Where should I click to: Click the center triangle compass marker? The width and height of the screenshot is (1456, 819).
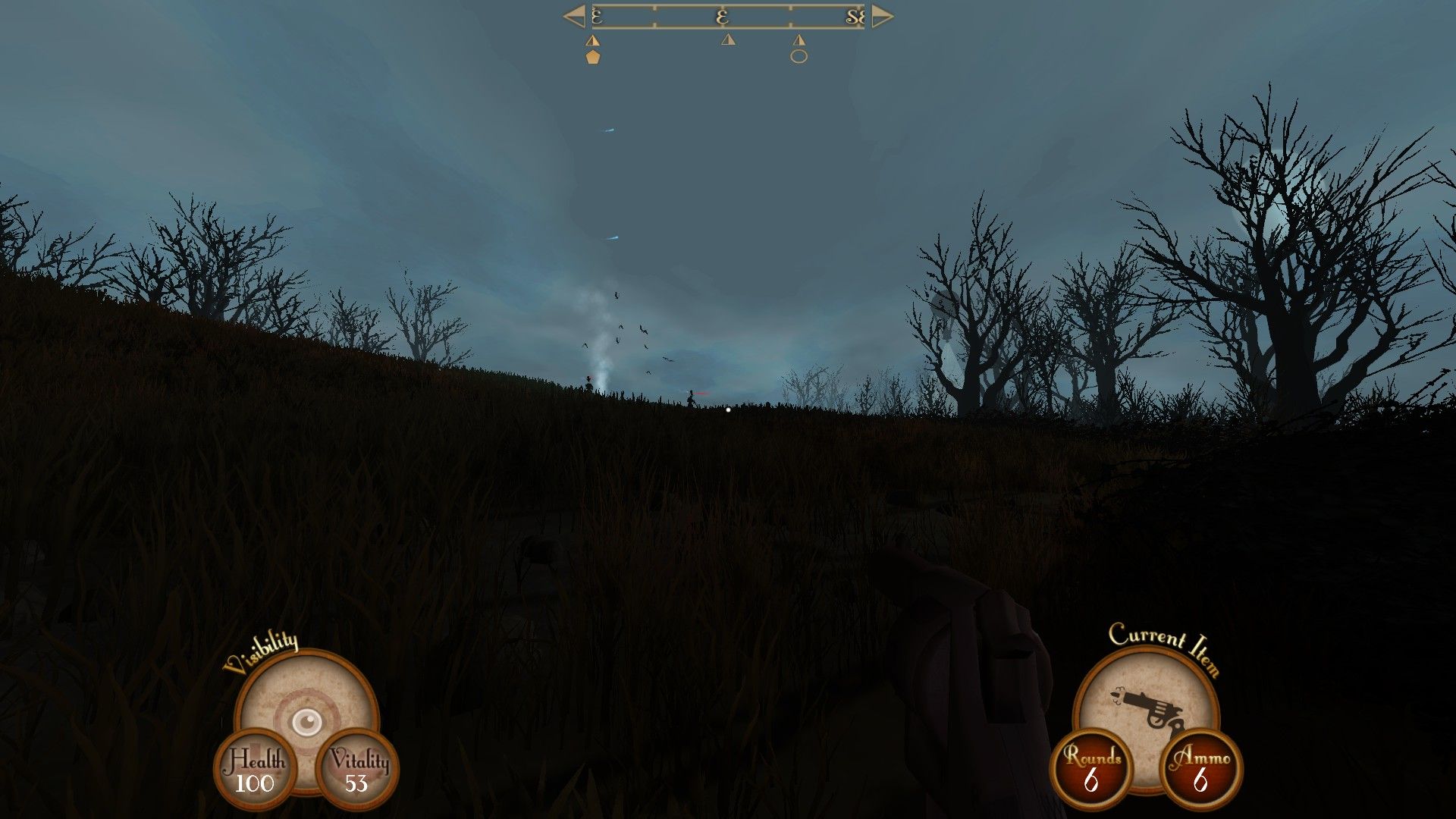pos(729,40)
